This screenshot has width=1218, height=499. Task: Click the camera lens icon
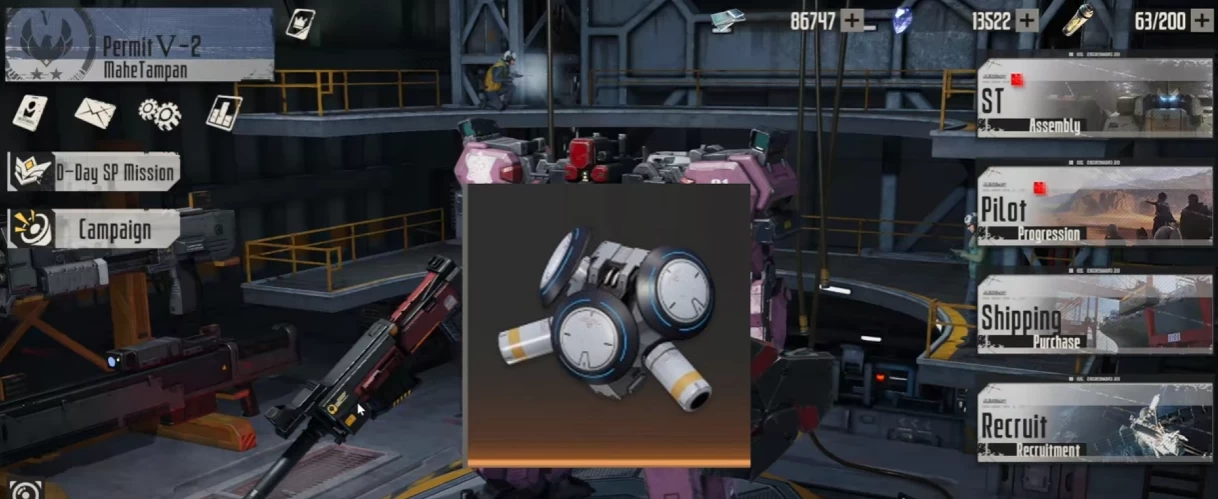(x=25, y=490)
